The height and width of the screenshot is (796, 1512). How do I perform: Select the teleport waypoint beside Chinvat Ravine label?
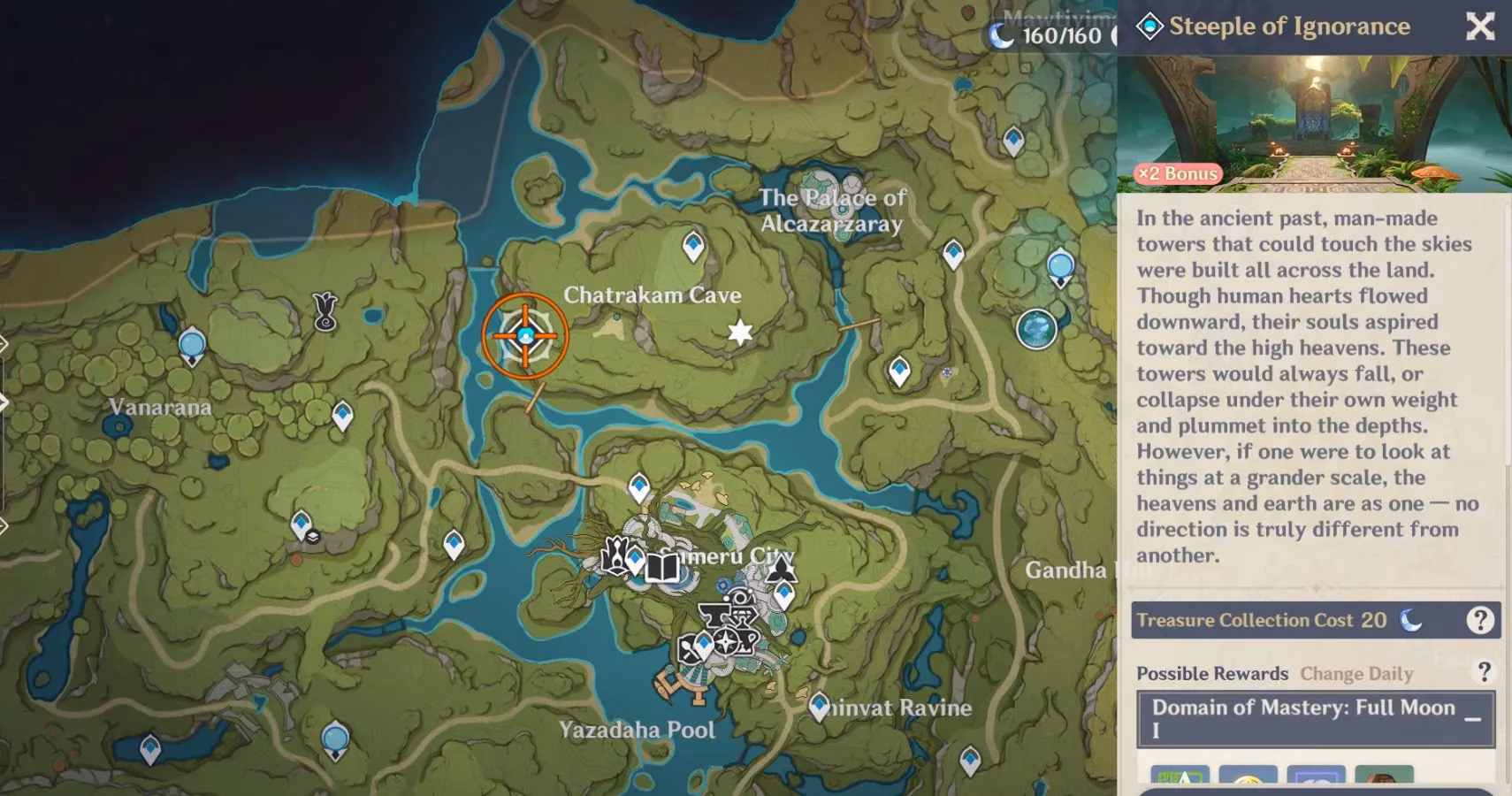point(820,706)
